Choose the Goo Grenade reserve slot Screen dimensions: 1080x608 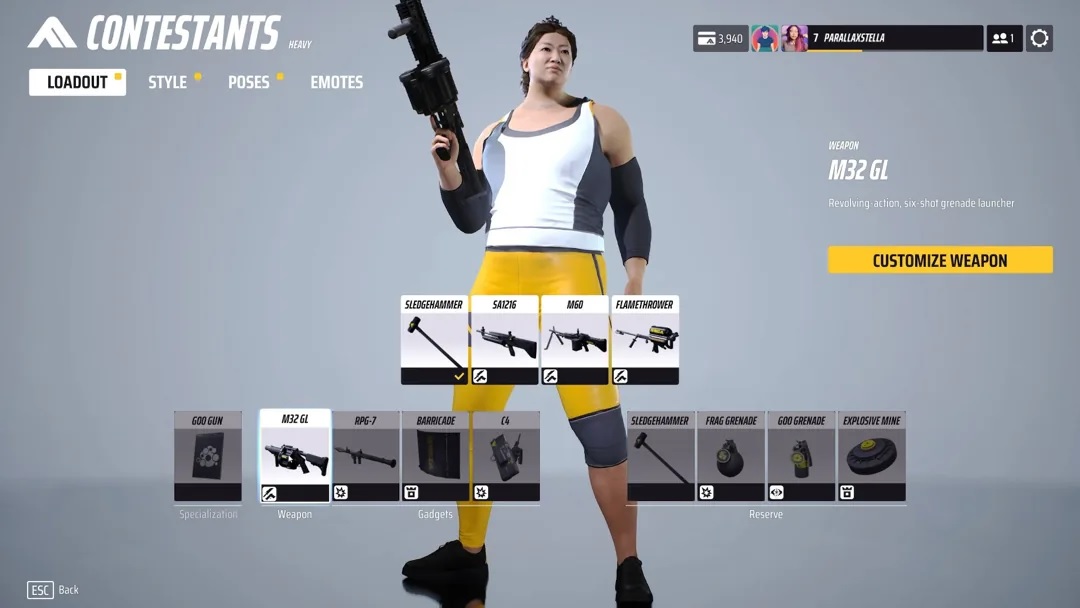[801, 456]
